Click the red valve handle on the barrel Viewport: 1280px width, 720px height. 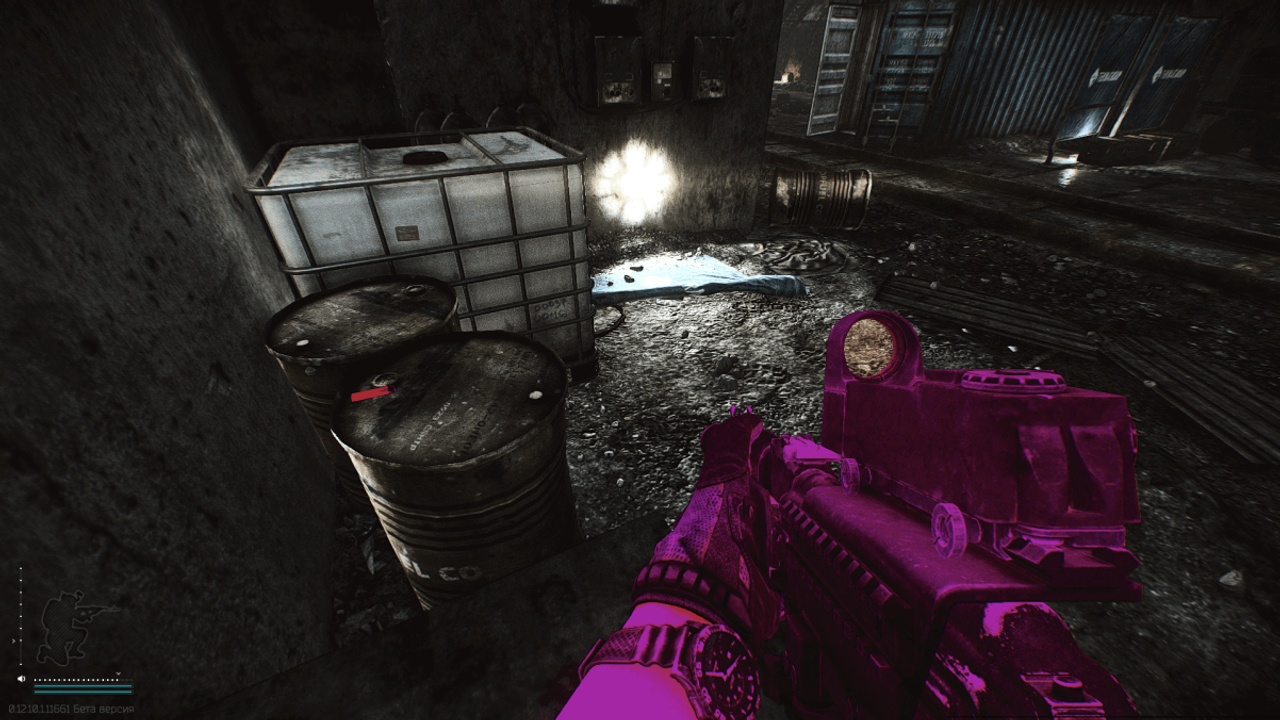(x=371, y=395)
